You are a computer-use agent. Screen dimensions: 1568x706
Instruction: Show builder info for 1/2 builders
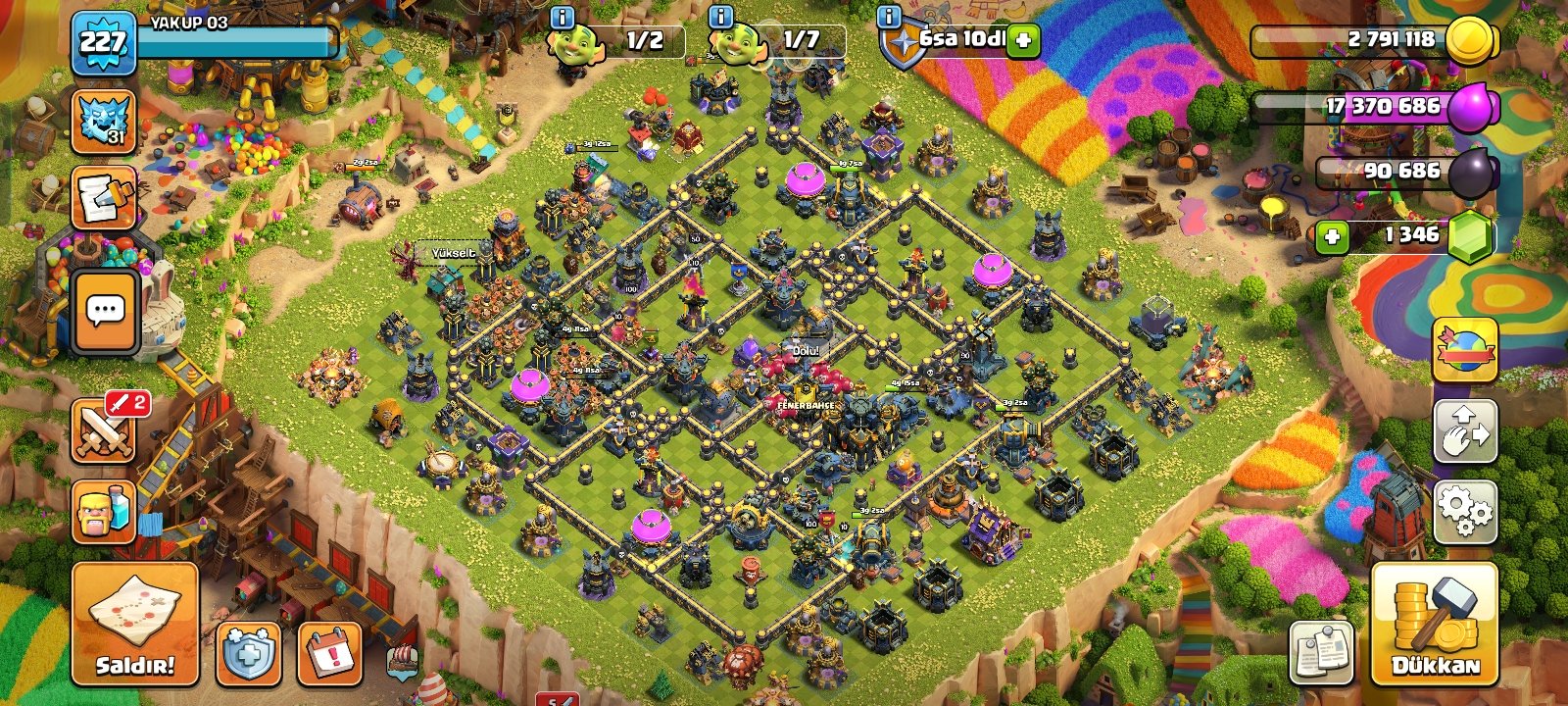[563, 17]
